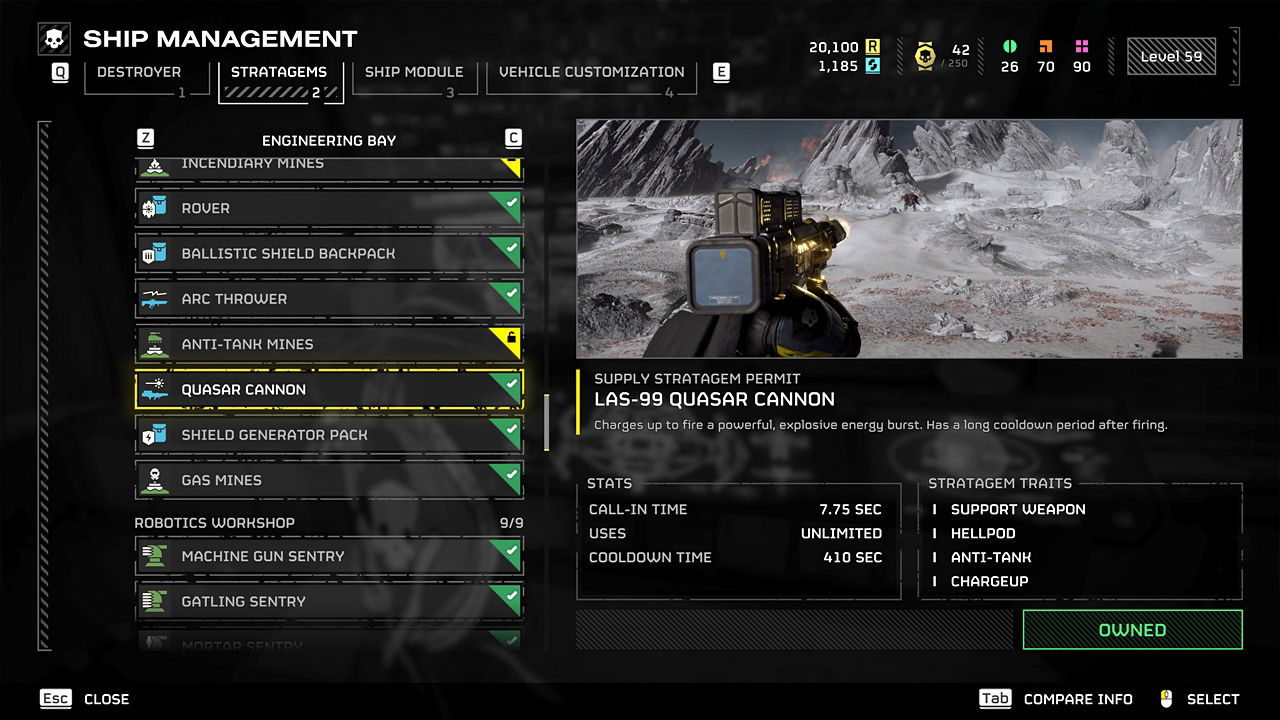Select the Rover stratagem
Image resolution: width=1280 pixels, height=720 pixels.
point(329,208)
